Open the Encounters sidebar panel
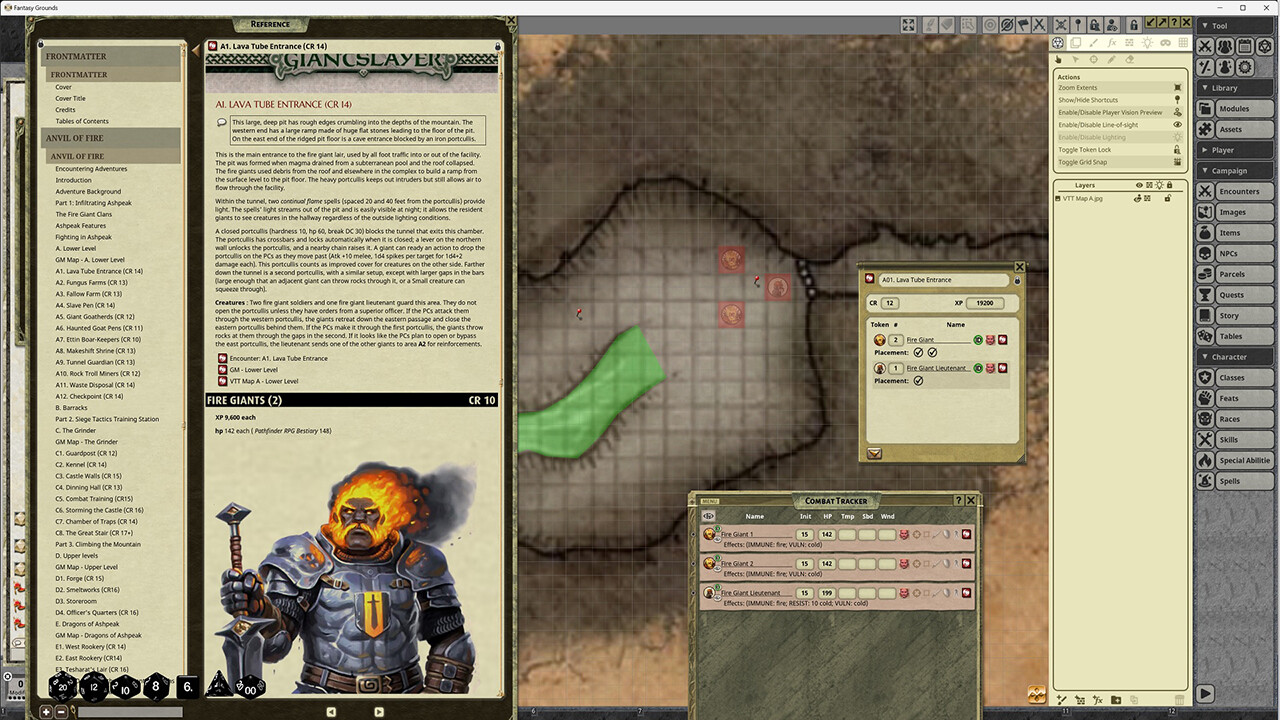The image size is (1280, 720). 1237,191
